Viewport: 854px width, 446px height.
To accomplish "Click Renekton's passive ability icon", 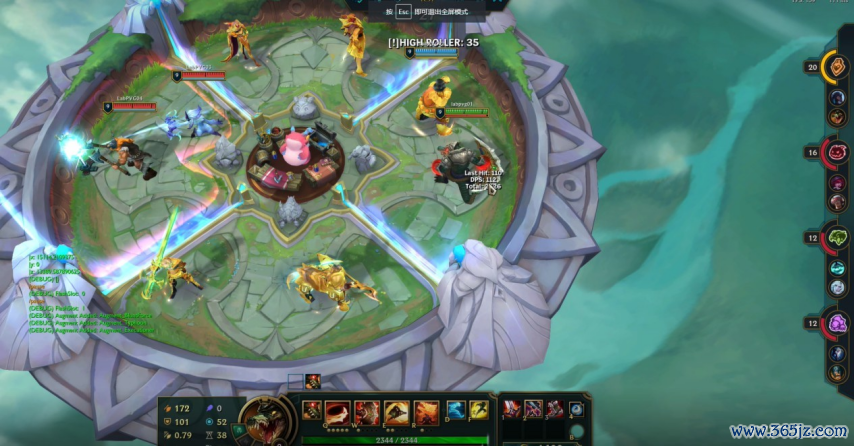I will coord(312,409).
